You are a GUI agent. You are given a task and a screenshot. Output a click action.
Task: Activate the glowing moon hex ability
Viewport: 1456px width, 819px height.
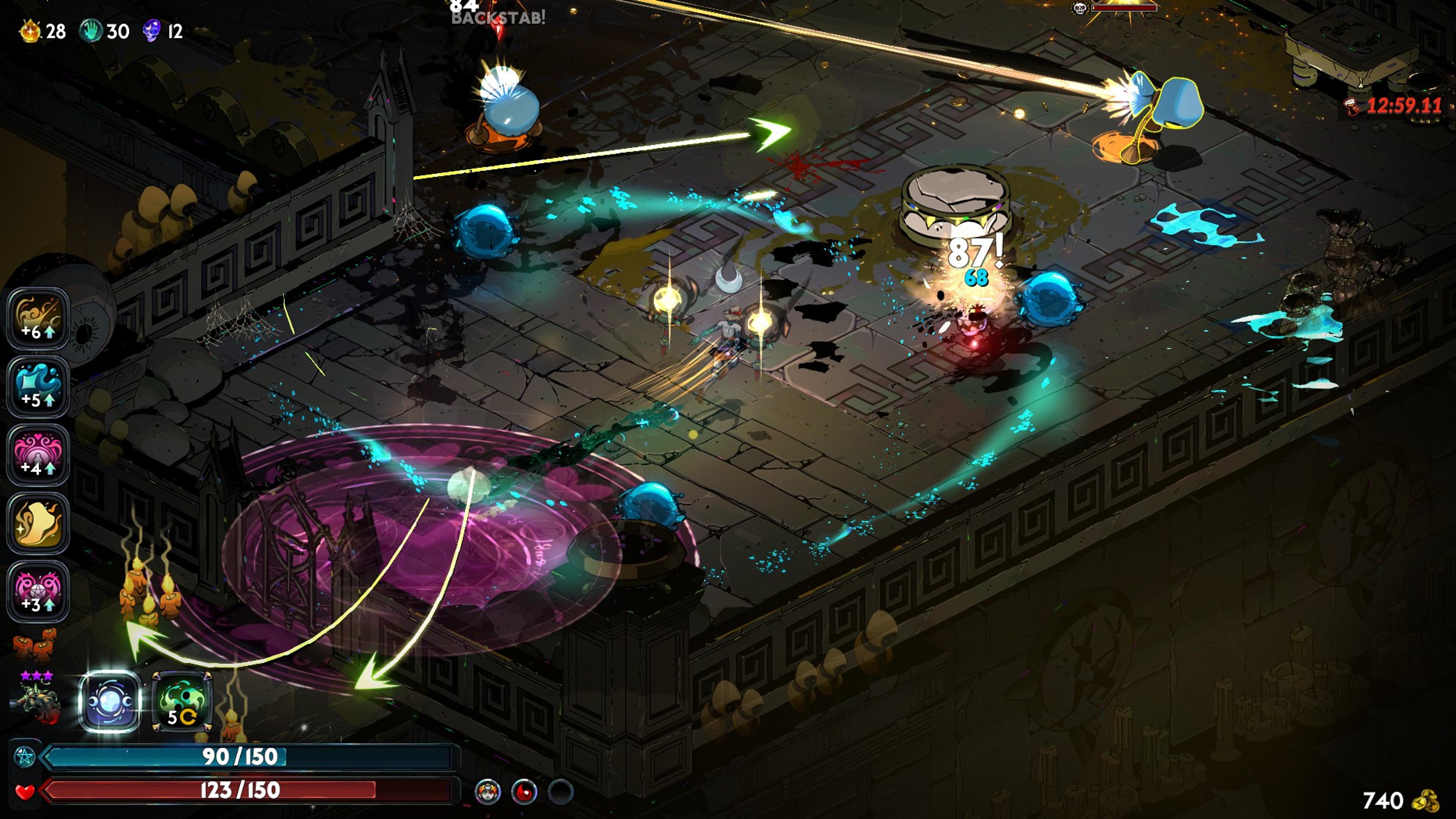tap(110, 701)
